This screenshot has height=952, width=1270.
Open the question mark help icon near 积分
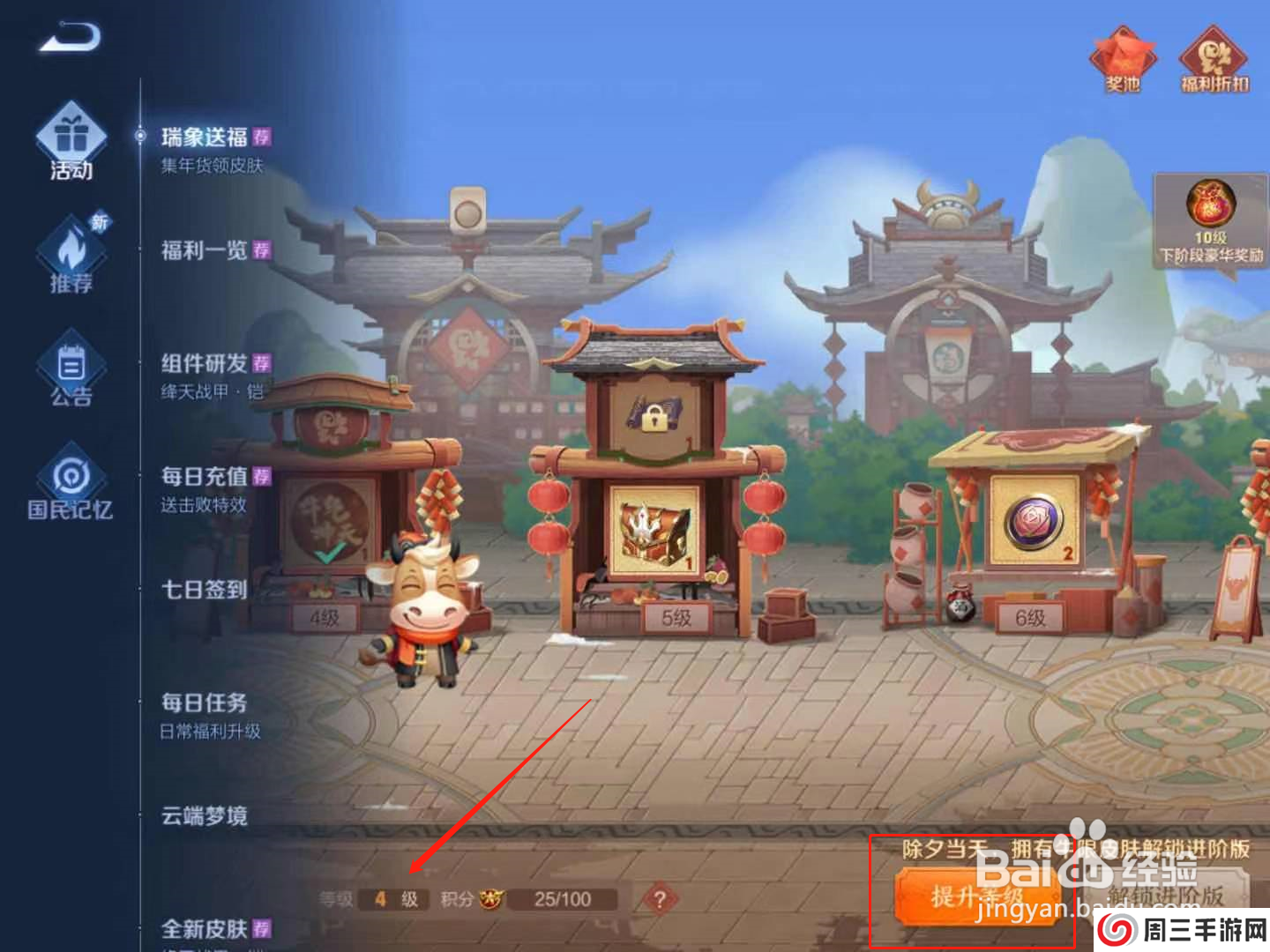660,897
